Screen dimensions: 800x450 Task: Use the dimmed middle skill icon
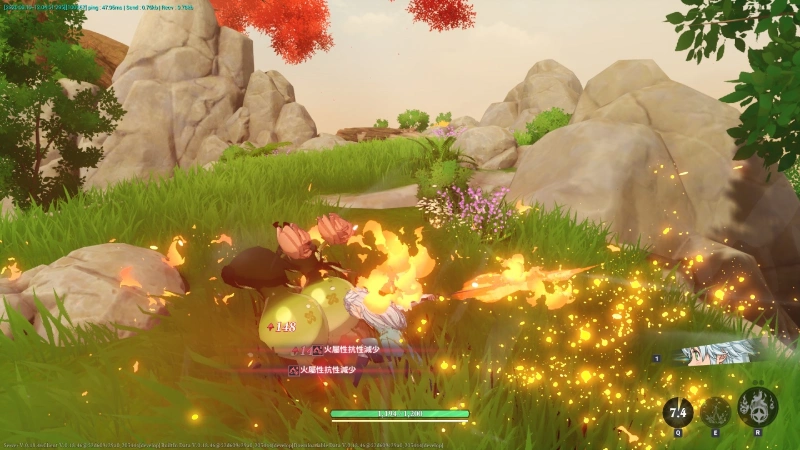[x=716, y=411]
